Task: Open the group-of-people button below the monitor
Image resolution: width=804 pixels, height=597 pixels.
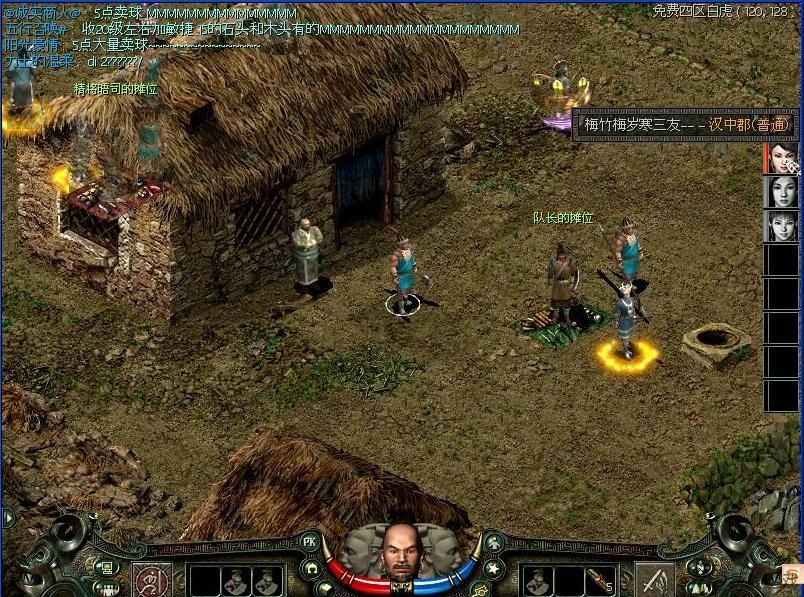Action: point(102,588)
